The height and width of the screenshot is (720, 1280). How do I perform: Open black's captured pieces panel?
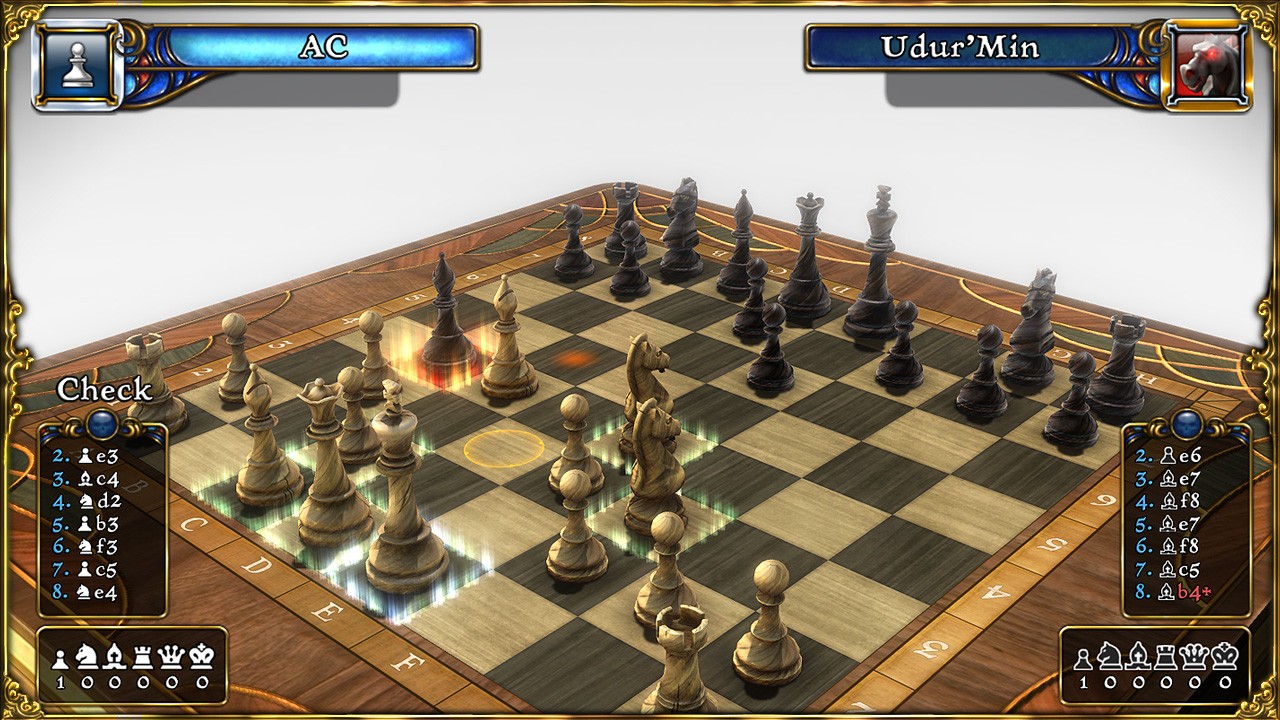click(x=1155, y=665)
